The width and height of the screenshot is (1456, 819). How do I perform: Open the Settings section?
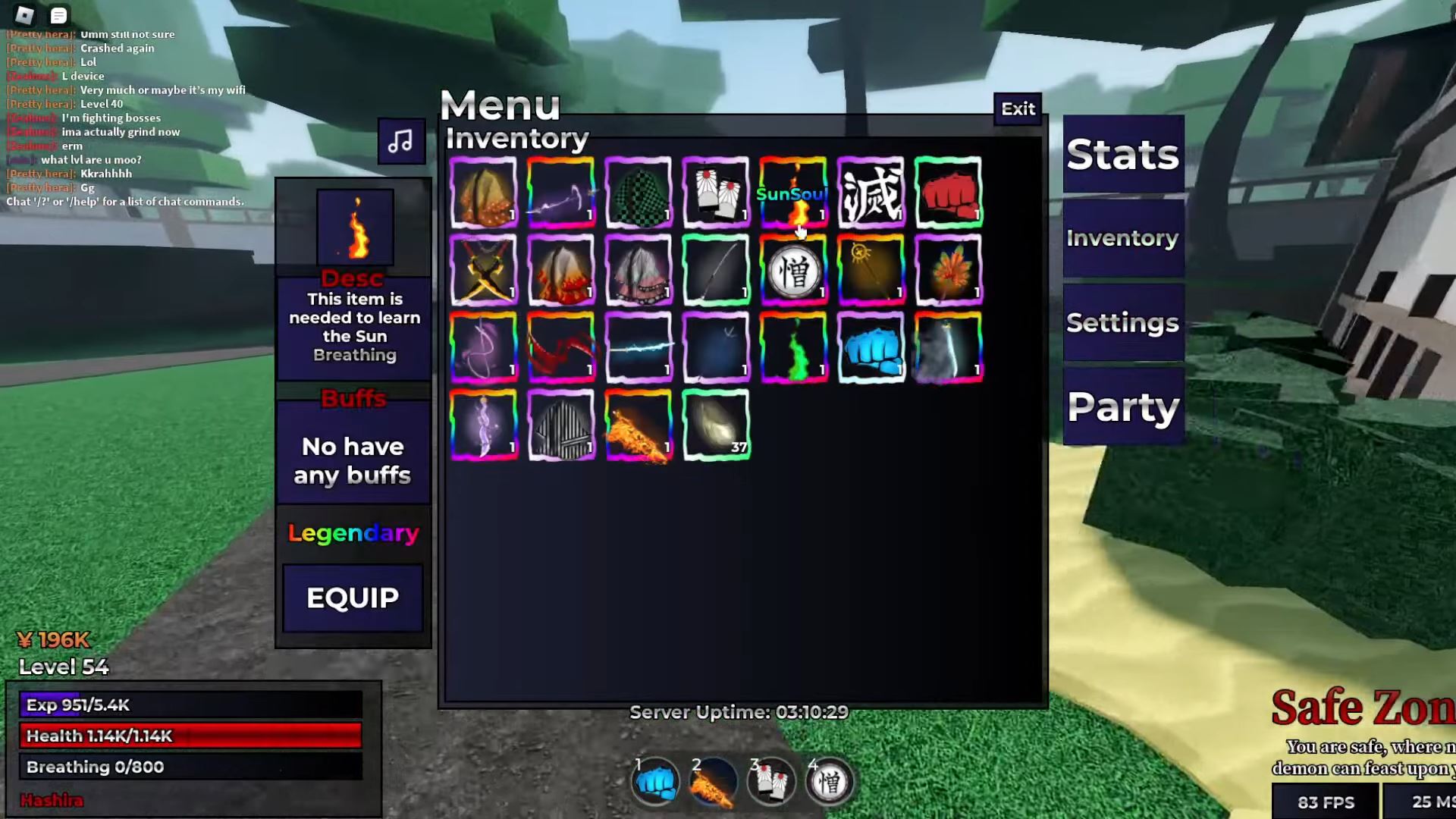coord(1122,323)
